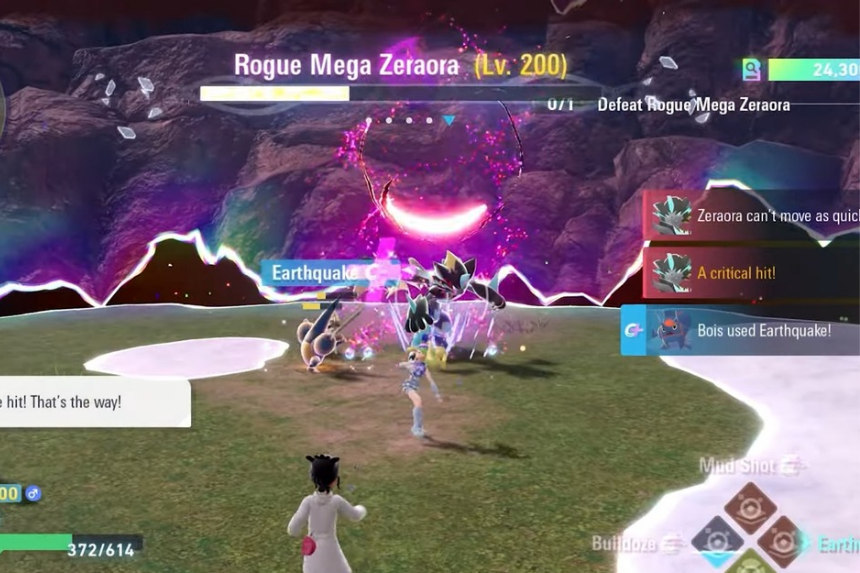Screen dimensions: 860x573
Task: Use the Mud Shot move
Action: 750,503
